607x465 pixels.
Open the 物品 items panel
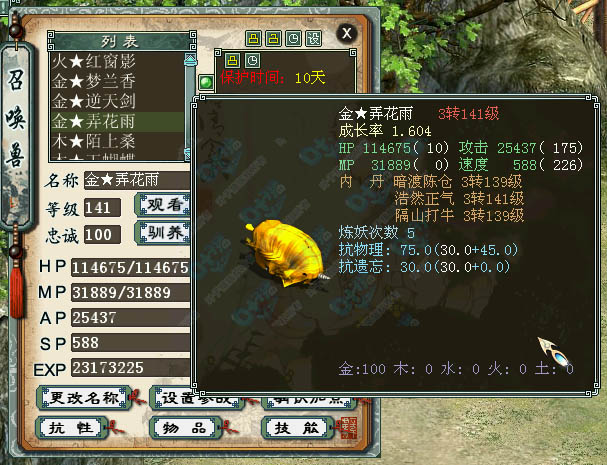click(186, 427)
